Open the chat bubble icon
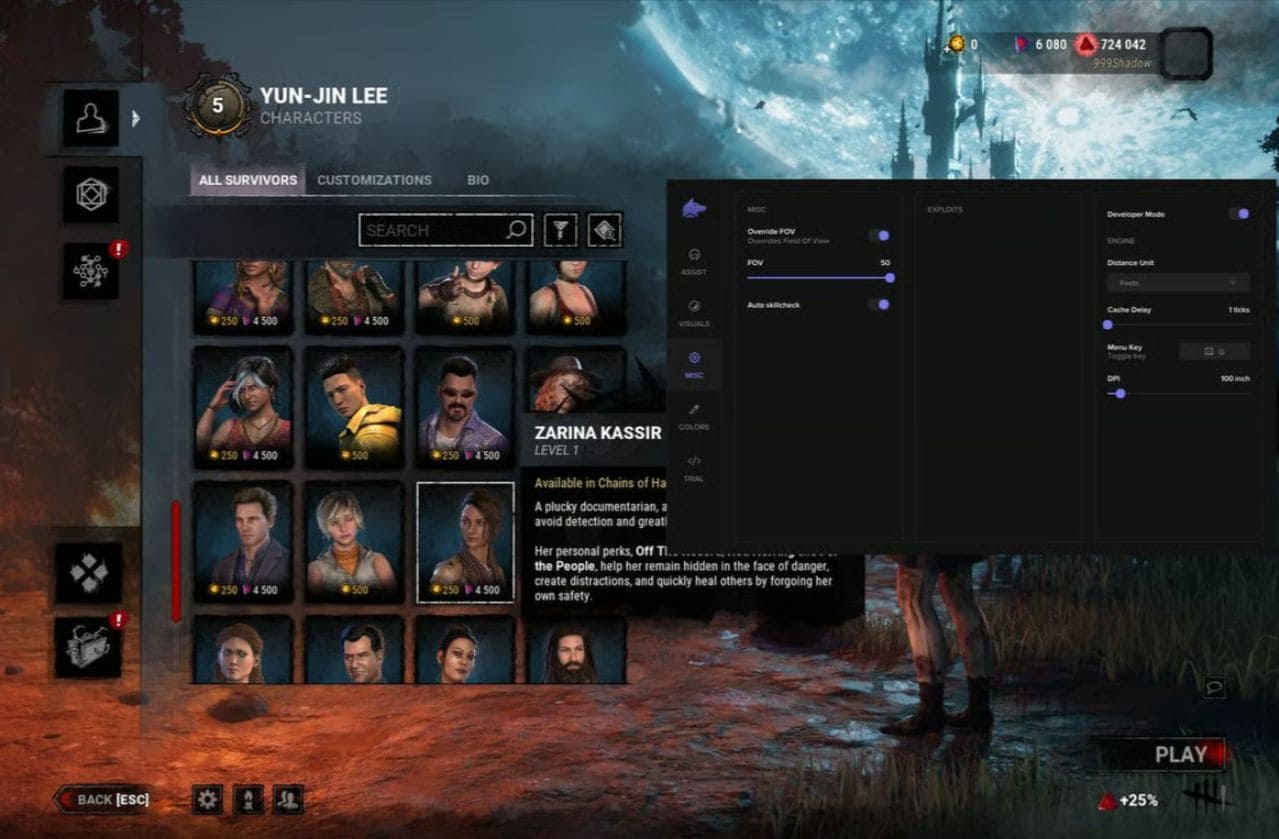 click(x=1214, y=688)
